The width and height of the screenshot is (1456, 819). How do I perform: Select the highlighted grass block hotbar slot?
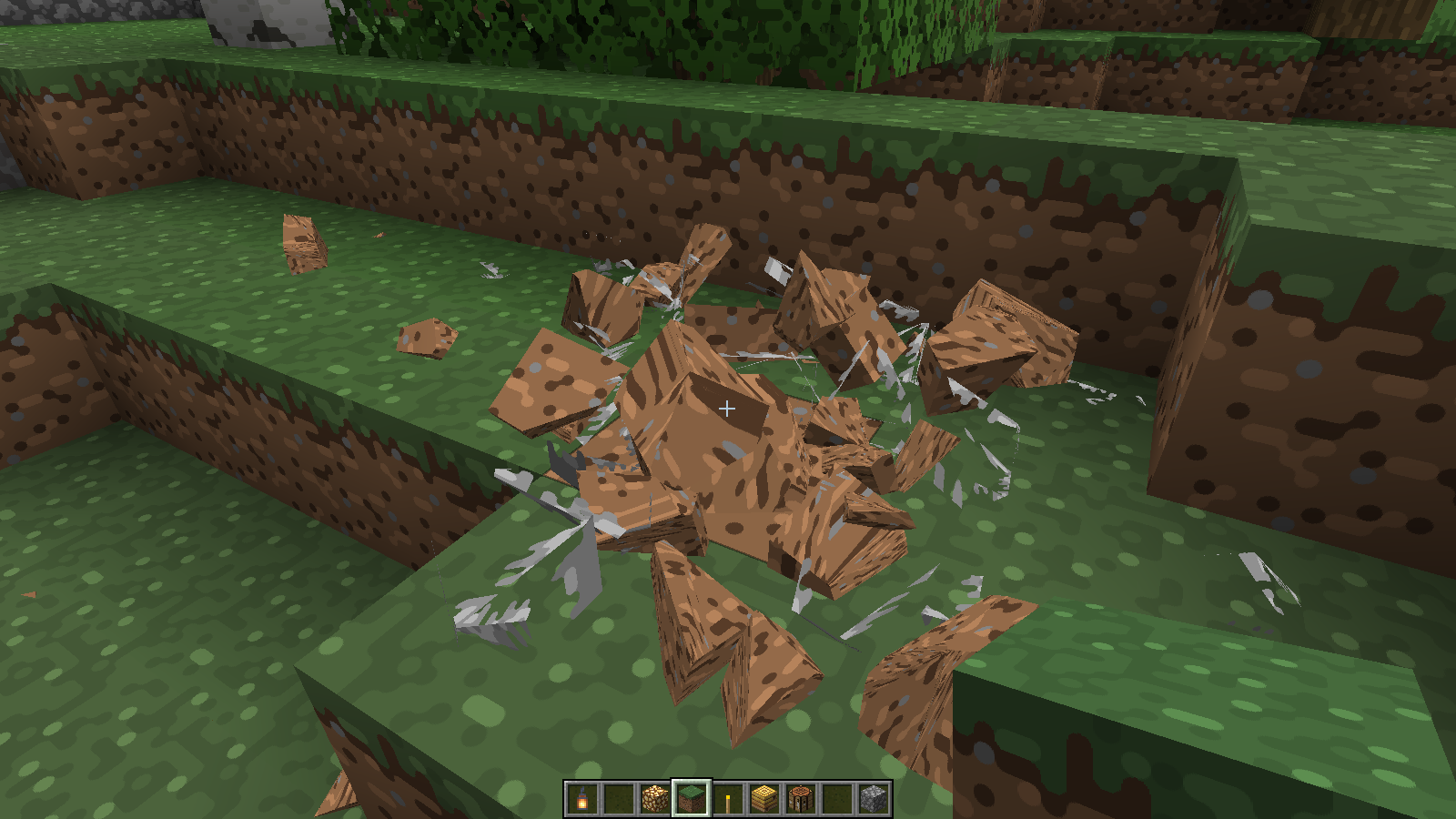point(692,799)
